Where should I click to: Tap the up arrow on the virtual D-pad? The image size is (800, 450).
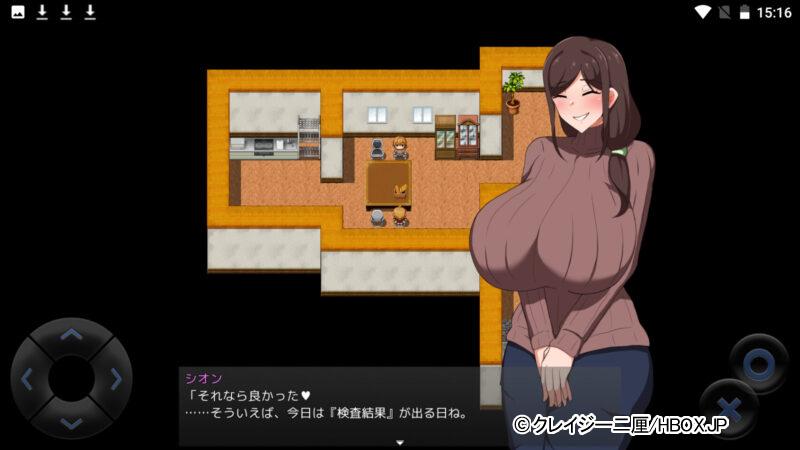click(71, 335)
